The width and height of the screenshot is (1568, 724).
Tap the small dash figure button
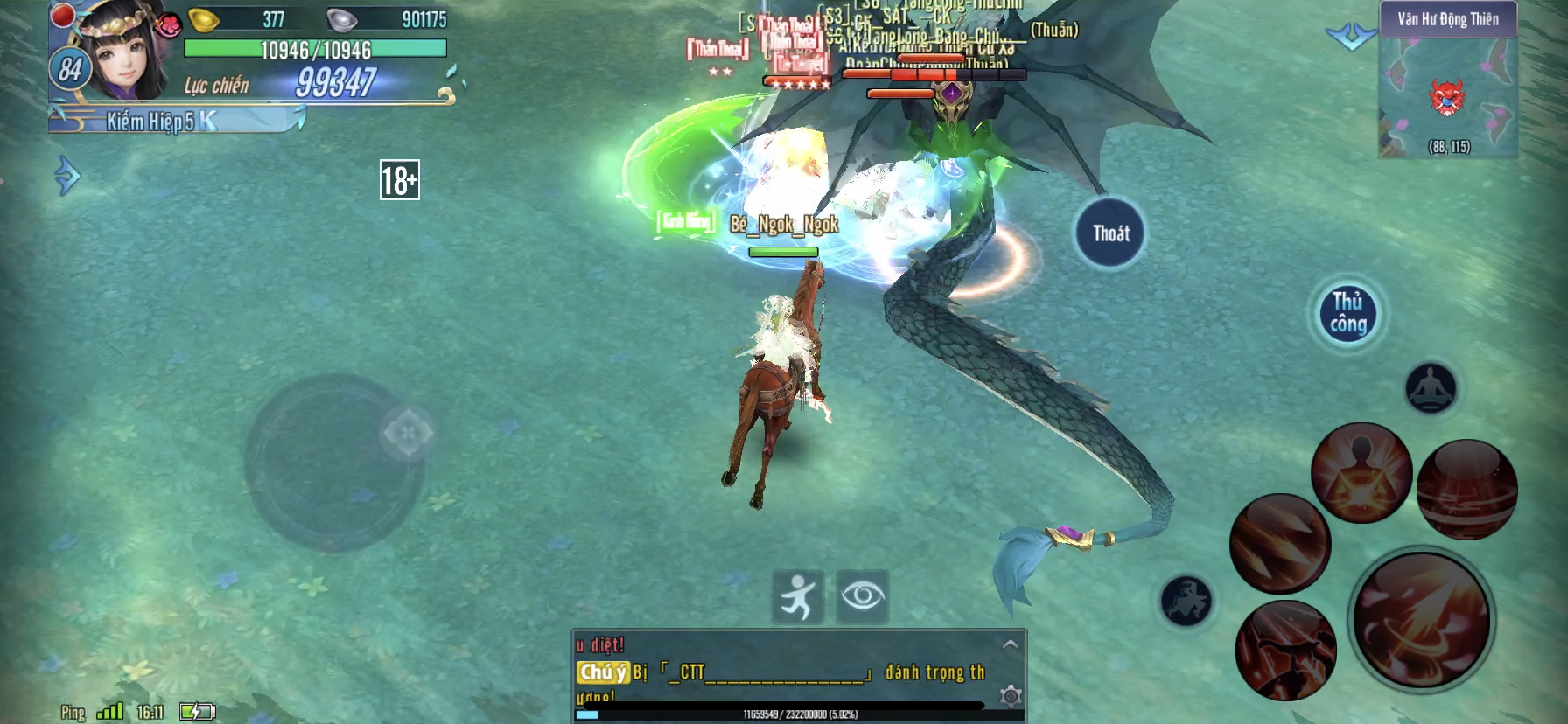pyautogui.click(x=1186, y=601)
